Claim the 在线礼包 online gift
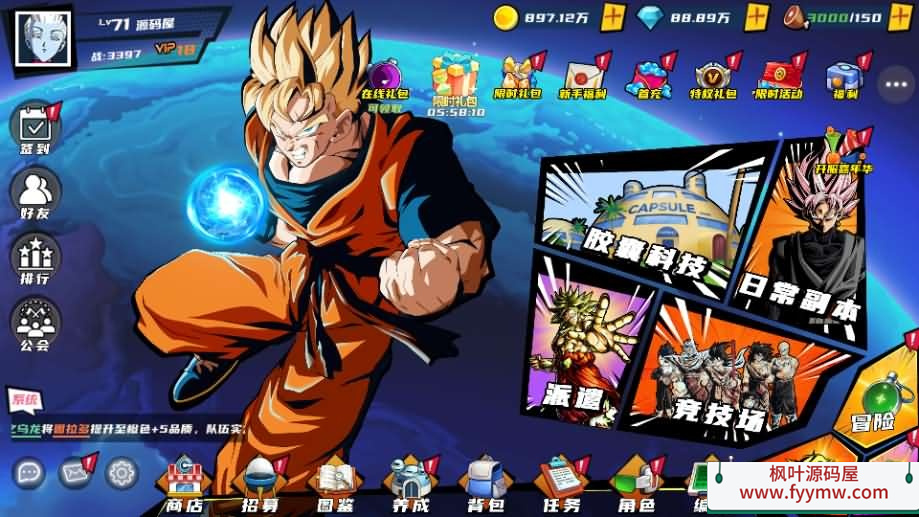The height and width of the screenshot is (517, 919). [386, 80]
